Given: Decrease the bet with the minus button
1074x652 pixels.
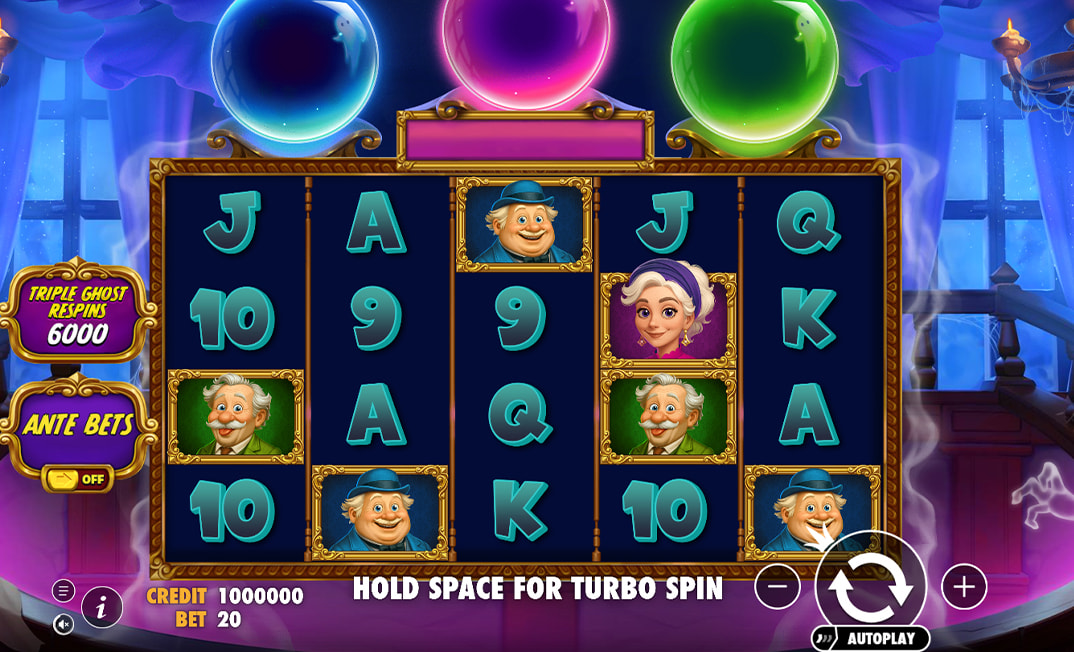Looking at the screenshot, I should (x=777, y=587).
